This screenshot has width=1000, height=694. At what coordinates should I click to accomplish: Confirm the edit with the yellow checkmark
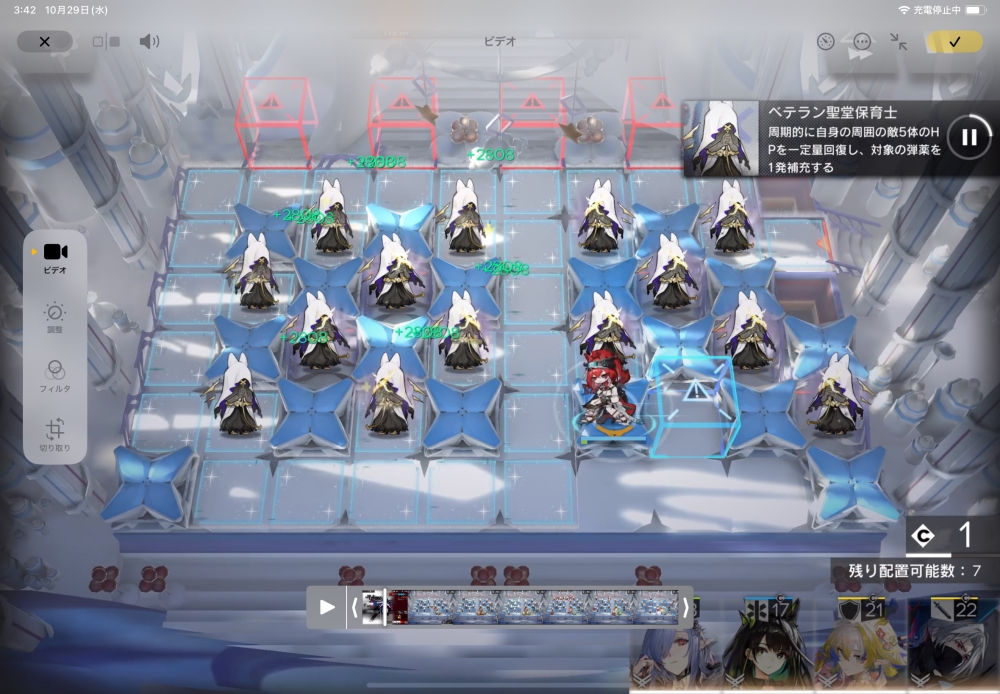coord(954,42)
